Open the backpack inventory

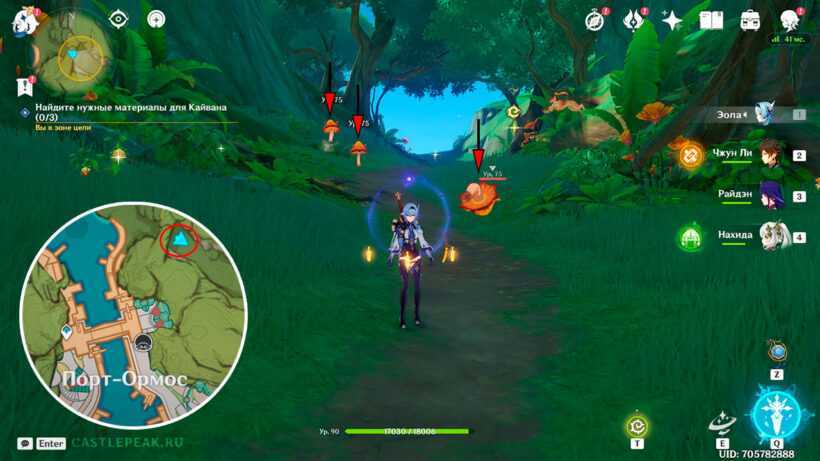point(750,20)
